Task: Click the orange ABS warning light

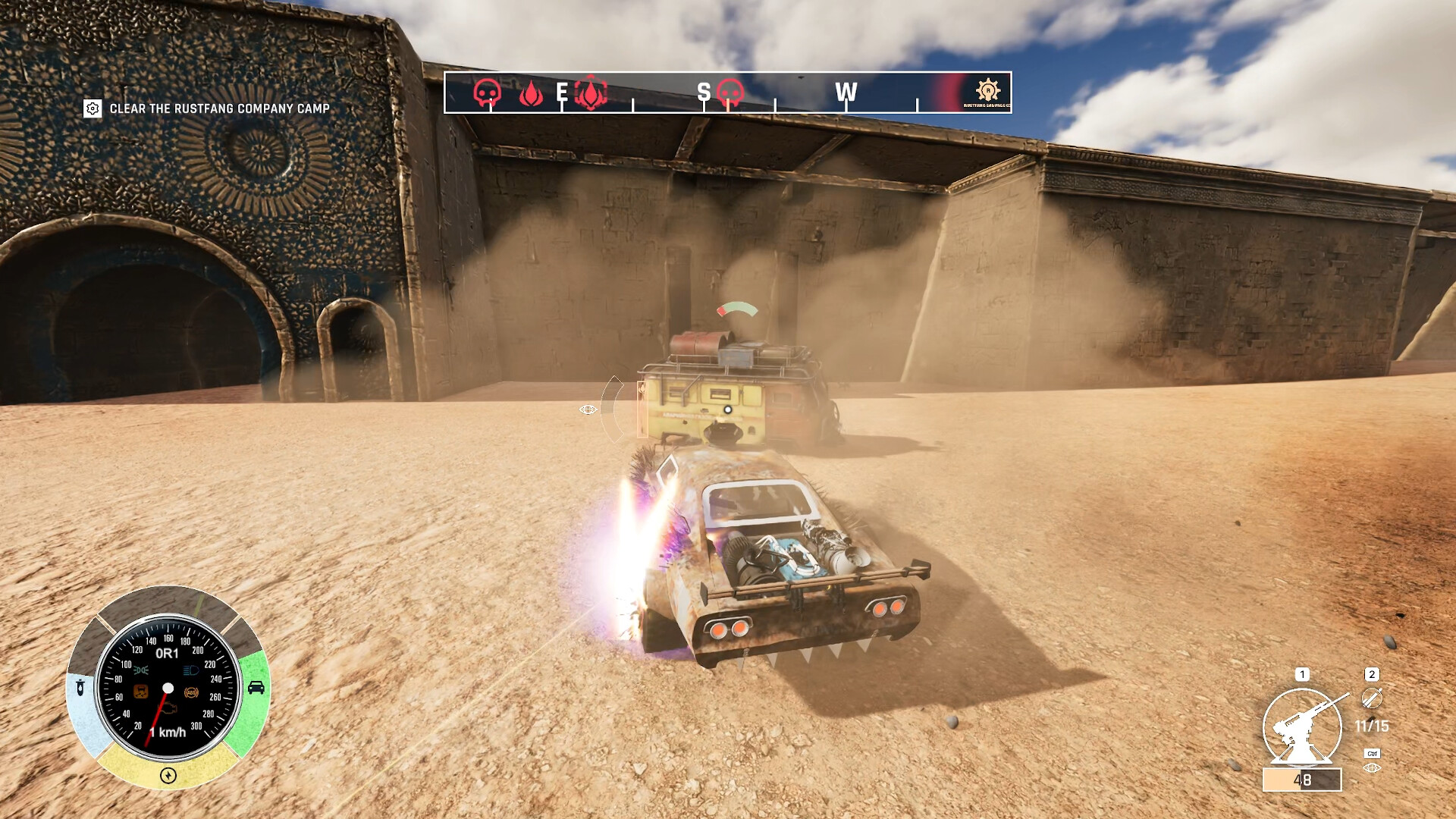Action: [191, 692]
